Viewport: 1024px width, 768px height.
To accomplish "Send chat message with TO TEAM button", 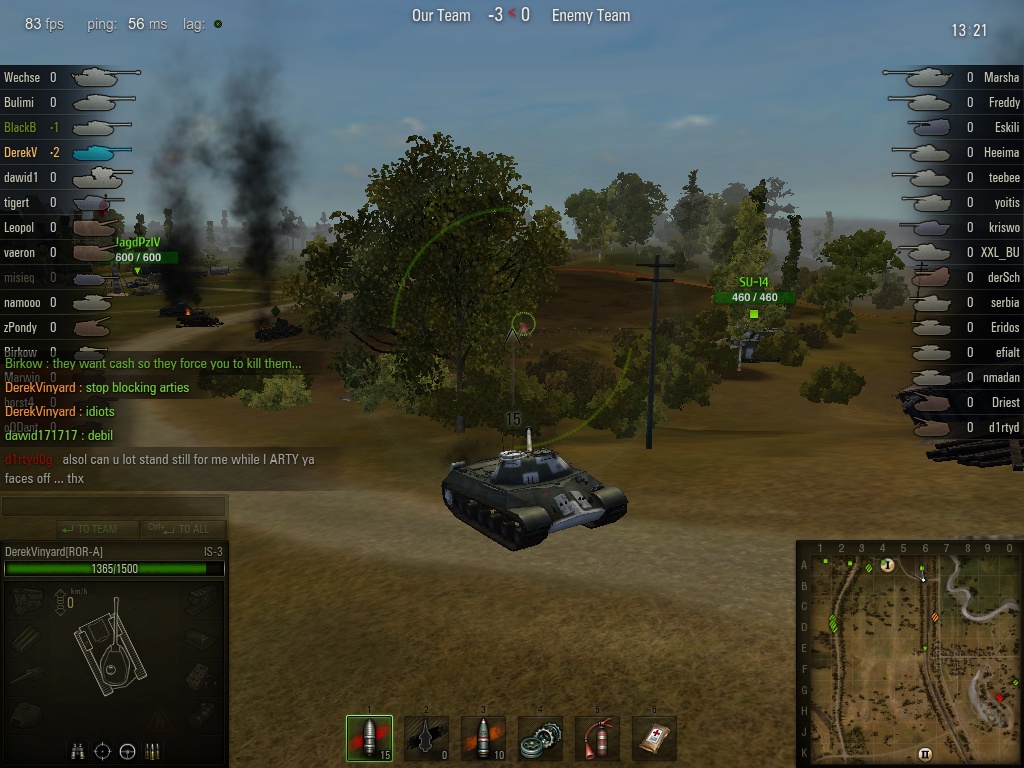I will click(x=90, y=529).
